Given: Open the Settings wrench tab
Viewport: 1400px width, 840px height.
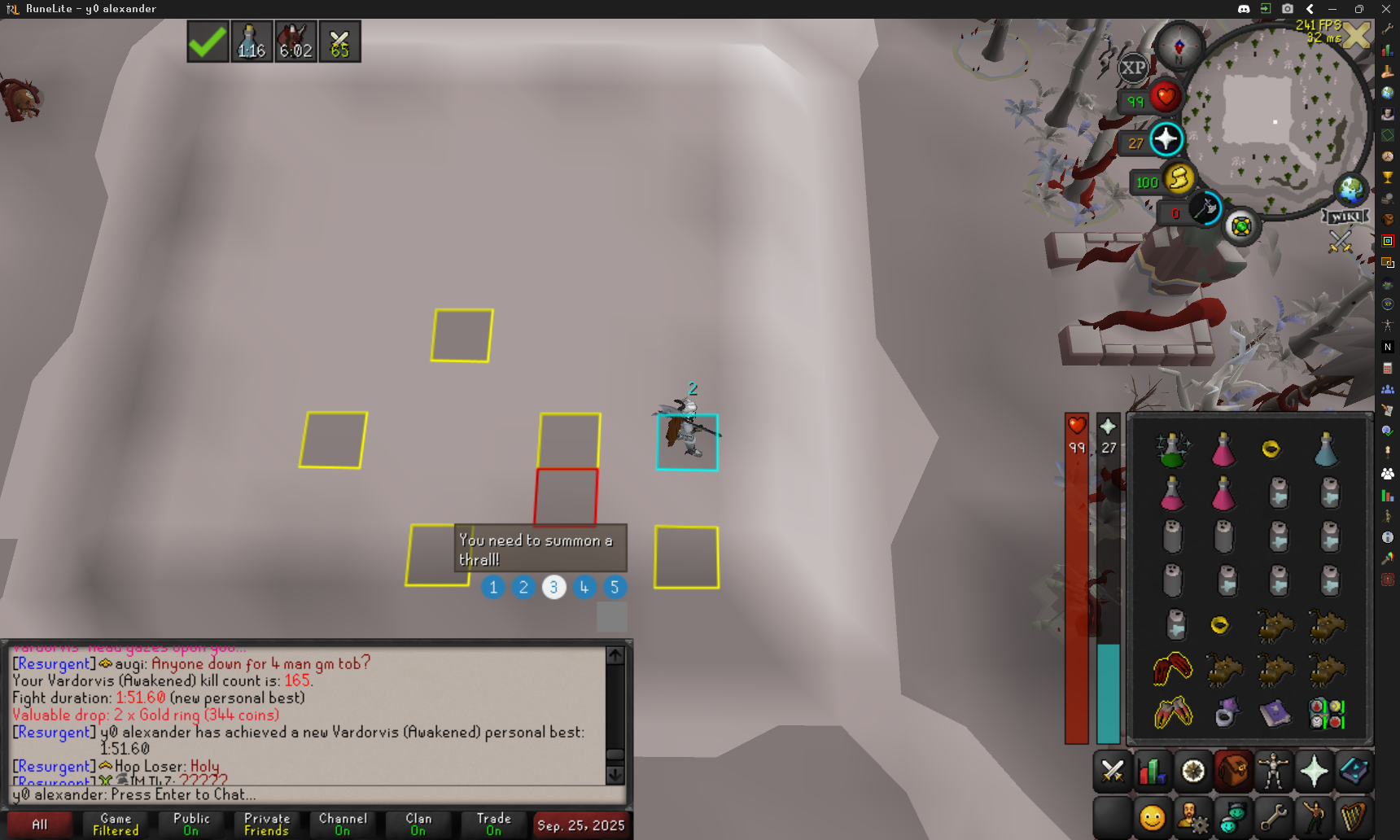Looking at the screenshot, I should pyautogui.click(x=1273, y=817).
